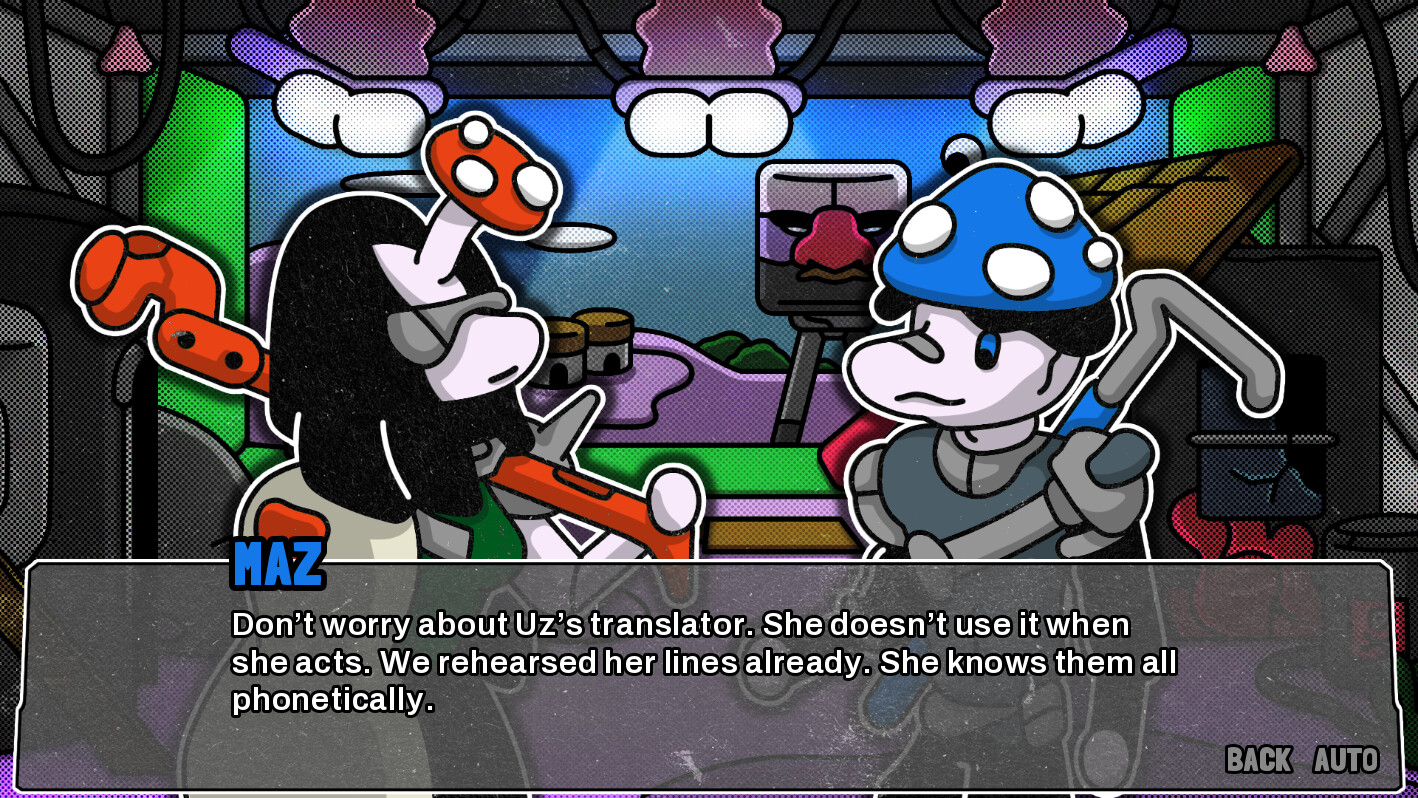Image resolution: width=1418 pixels, height=798 pixels.
Task: Enable AUTO mode for dialogue advancement
Action: pyautogui.click(x=1344, y=760)
